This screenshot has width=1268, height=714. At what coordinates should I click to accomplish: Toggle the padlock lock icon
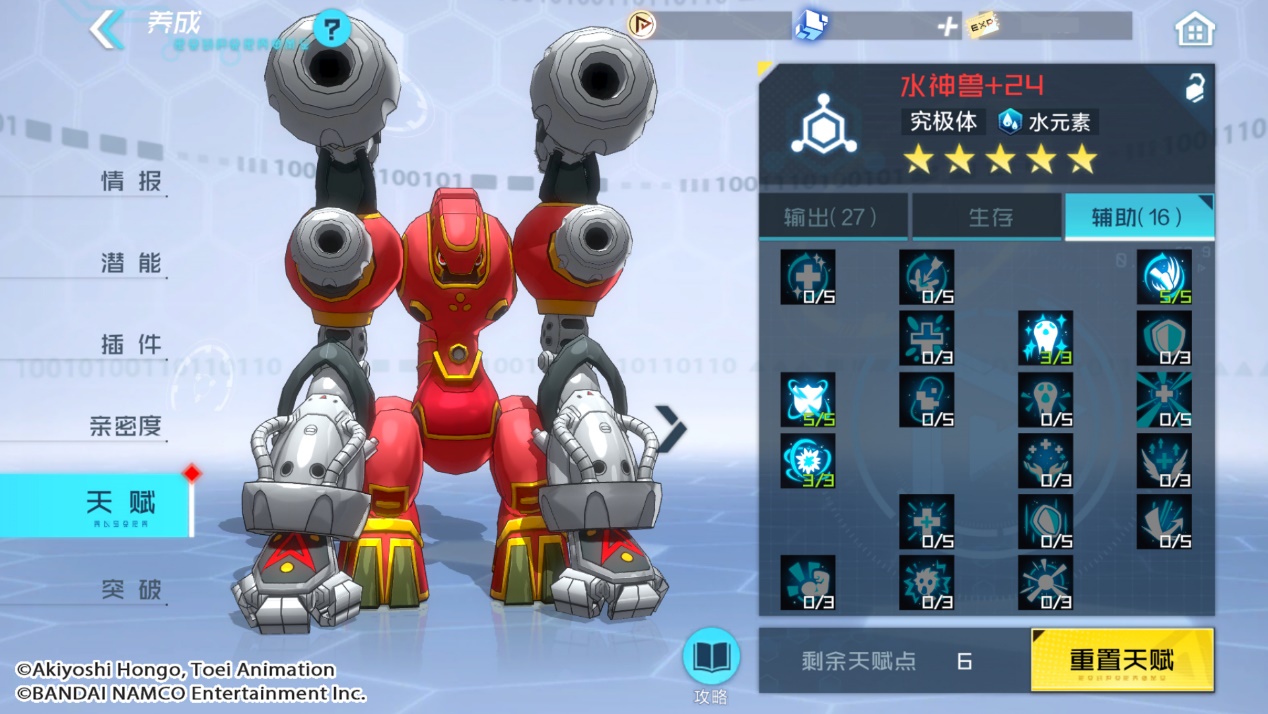tap(1194, 89)
